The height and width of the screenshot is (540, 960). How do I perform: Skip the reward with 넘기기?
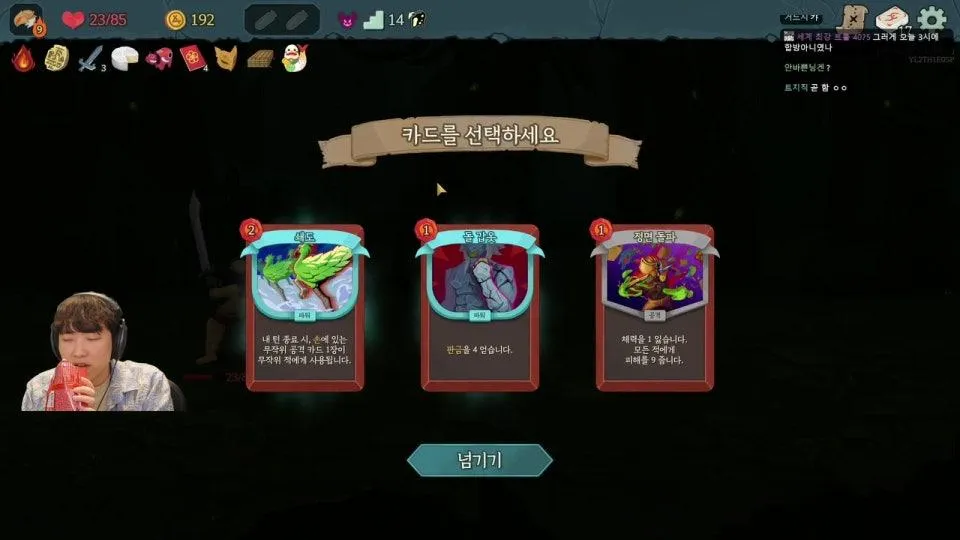[479, 460]
